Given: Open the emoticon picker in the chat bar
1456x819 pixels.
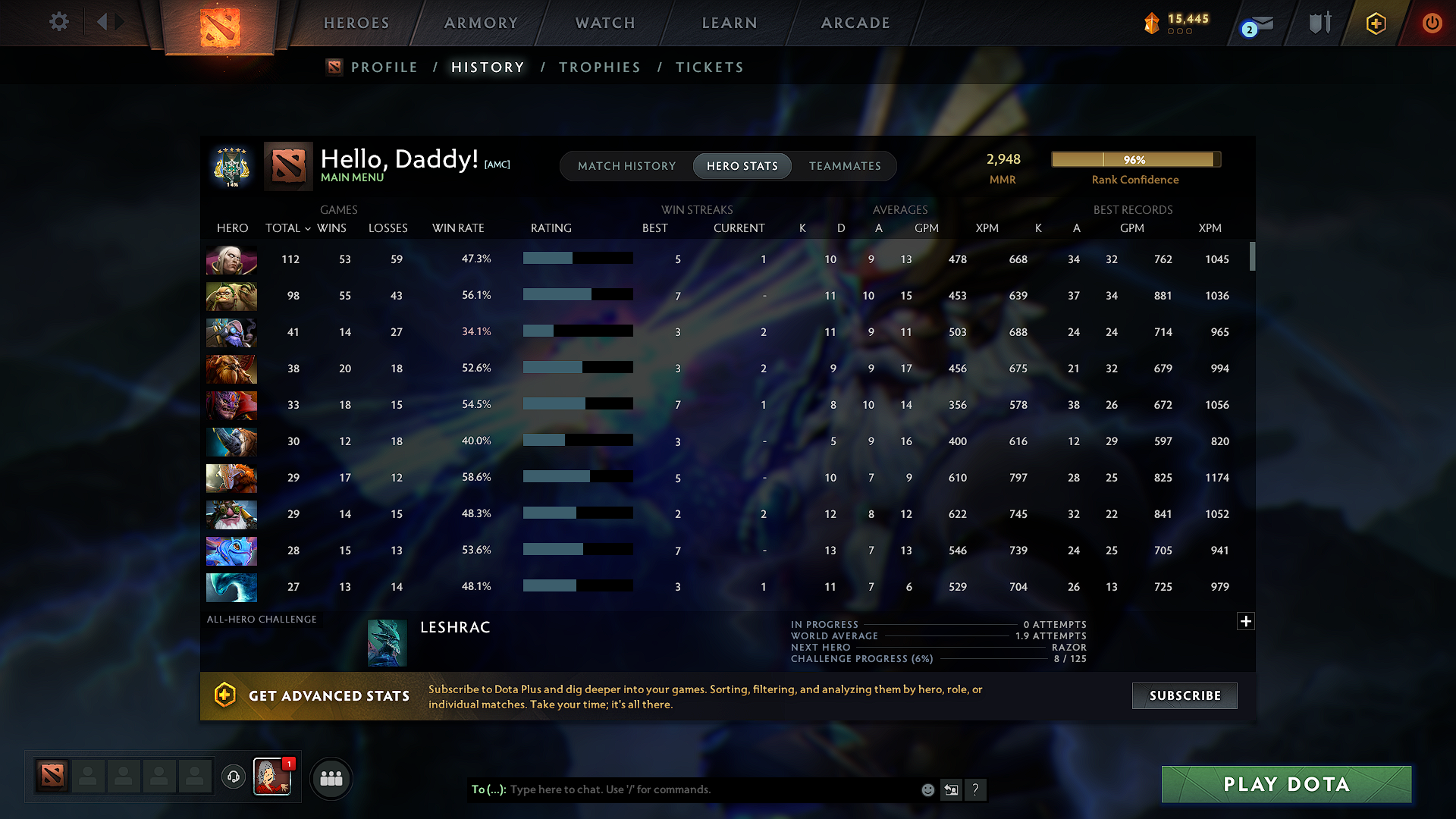Looking at the screenshot, I should click(x=927, y=789).
